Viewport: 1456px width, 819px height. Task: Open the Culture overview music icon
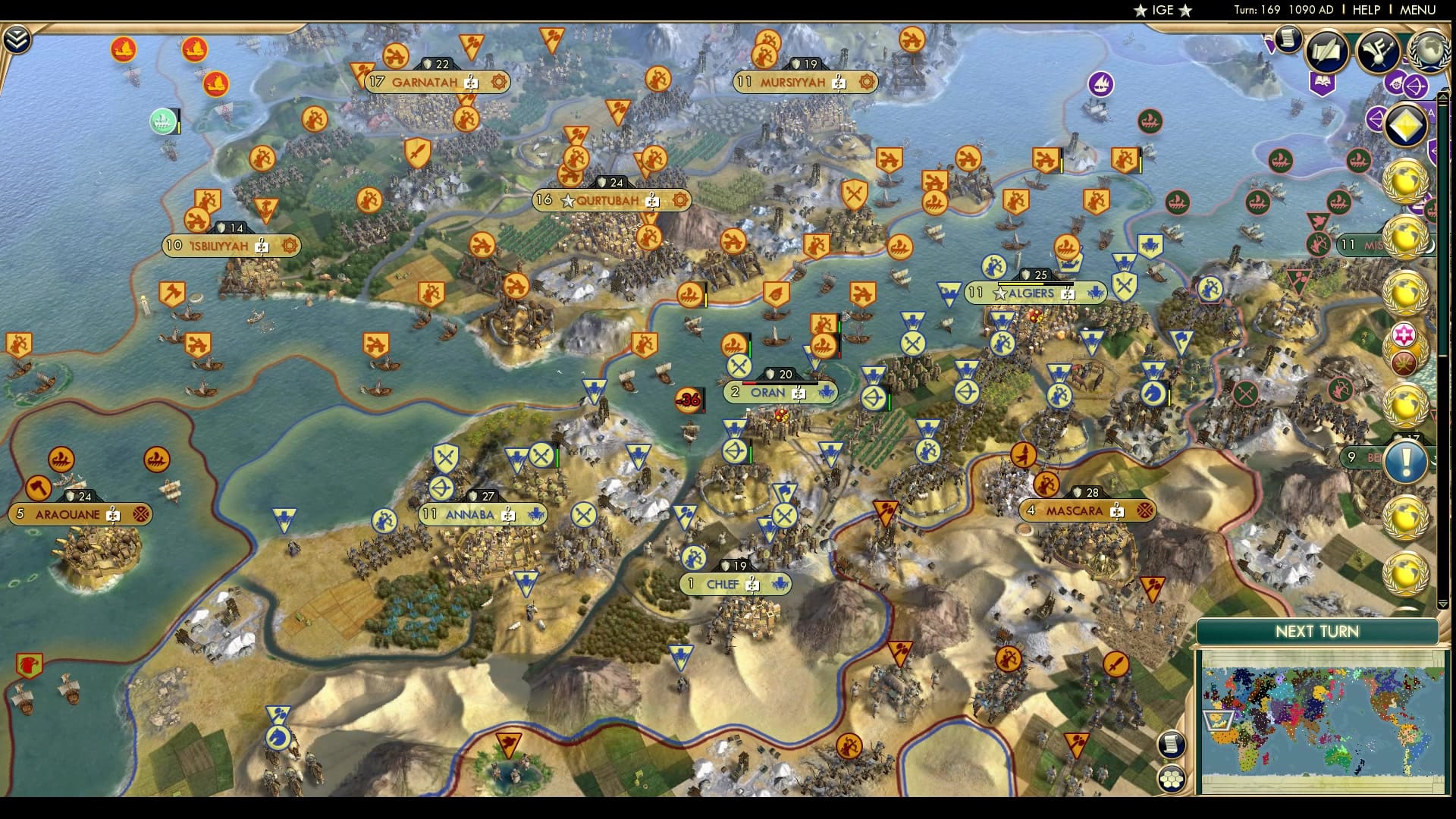pos(1377,52)
